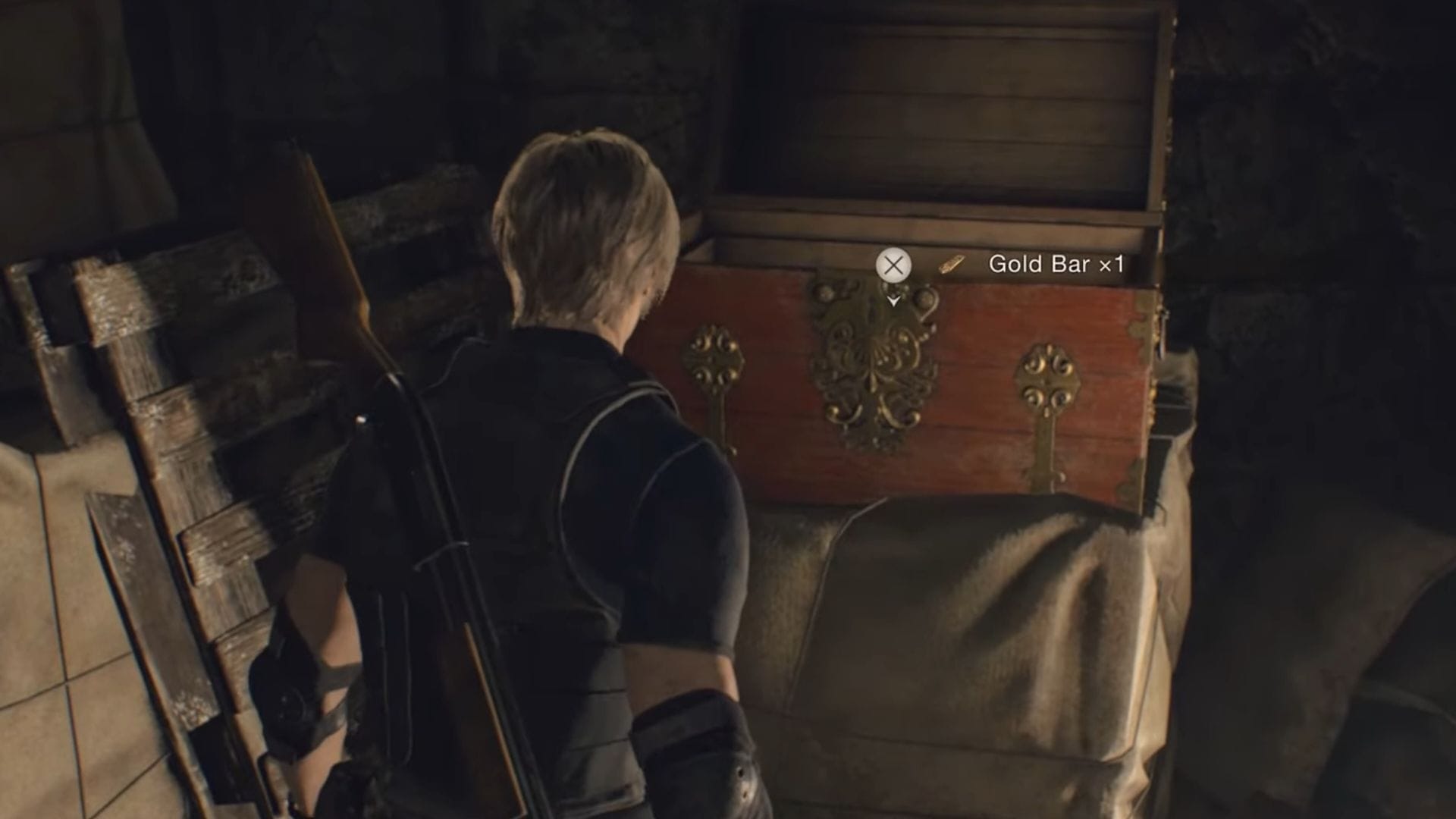
Task: Expand the downward chevron under the prompt
Action: pos(893,302)
